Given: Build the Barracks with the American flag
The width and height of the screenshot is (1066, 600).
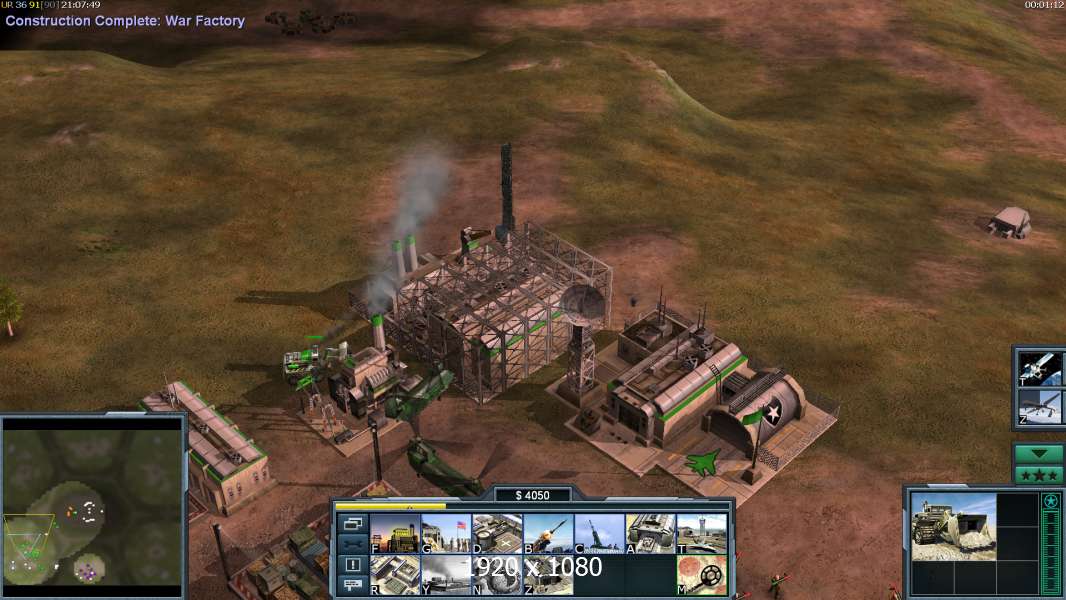Looking at the screenshot, I should pyautogui.click(x=446, y=534).
